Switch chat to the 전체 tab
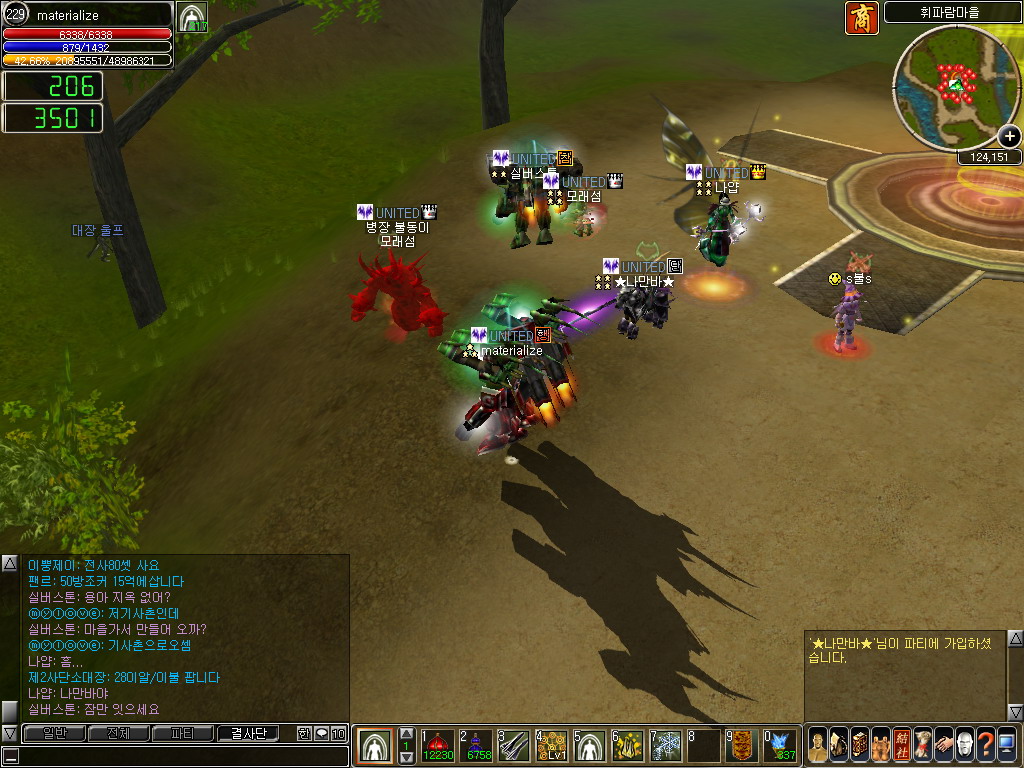 [x=118, y=733]
